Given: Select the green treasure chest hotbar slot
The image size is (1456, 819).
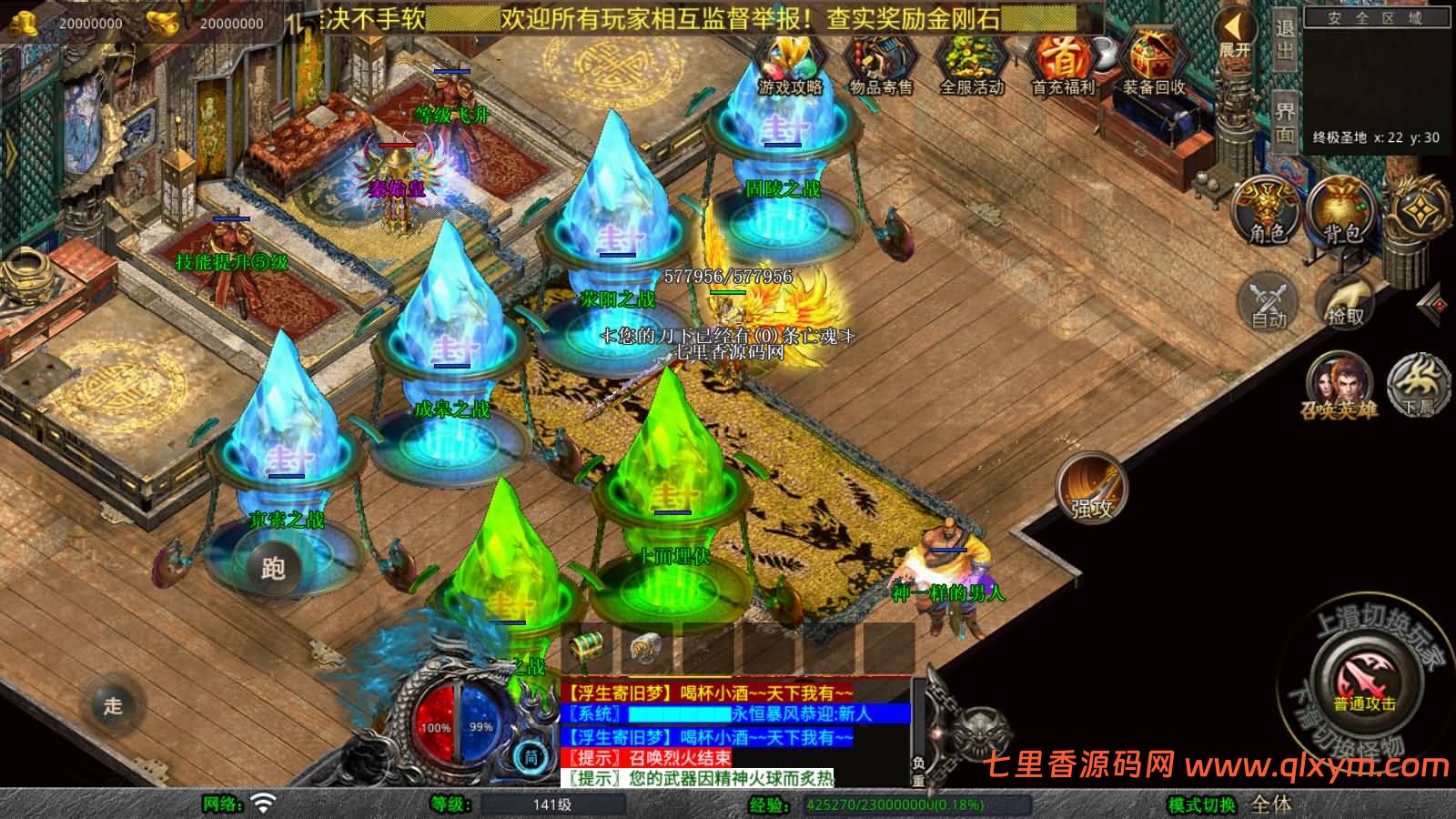Looking at the screenshot, I should pos(588,647).
